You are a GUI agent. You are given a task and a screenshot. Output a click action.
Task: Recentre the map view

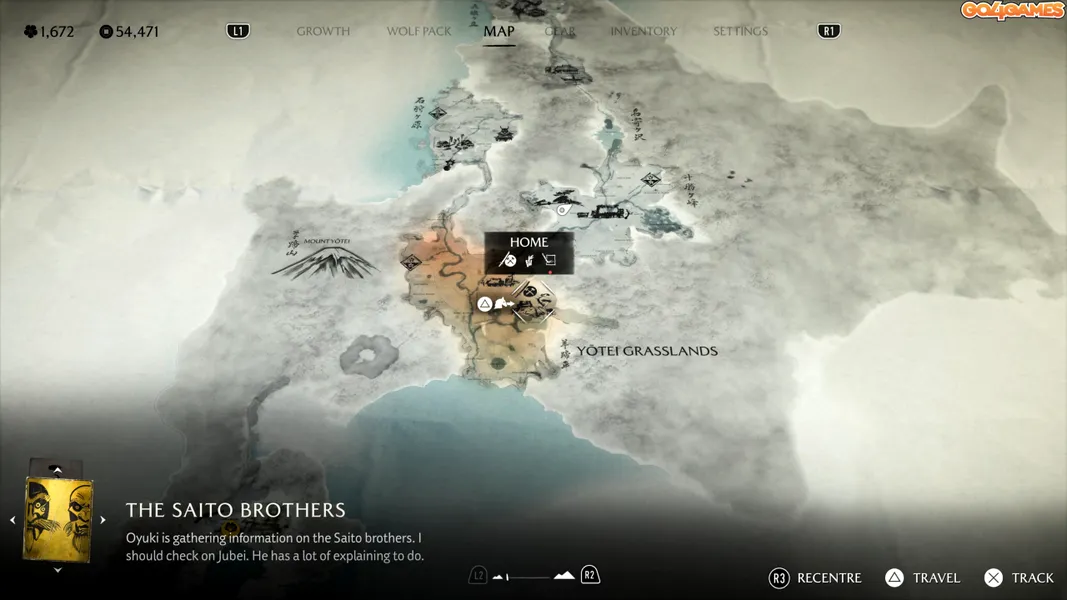[x=815, y=578]
